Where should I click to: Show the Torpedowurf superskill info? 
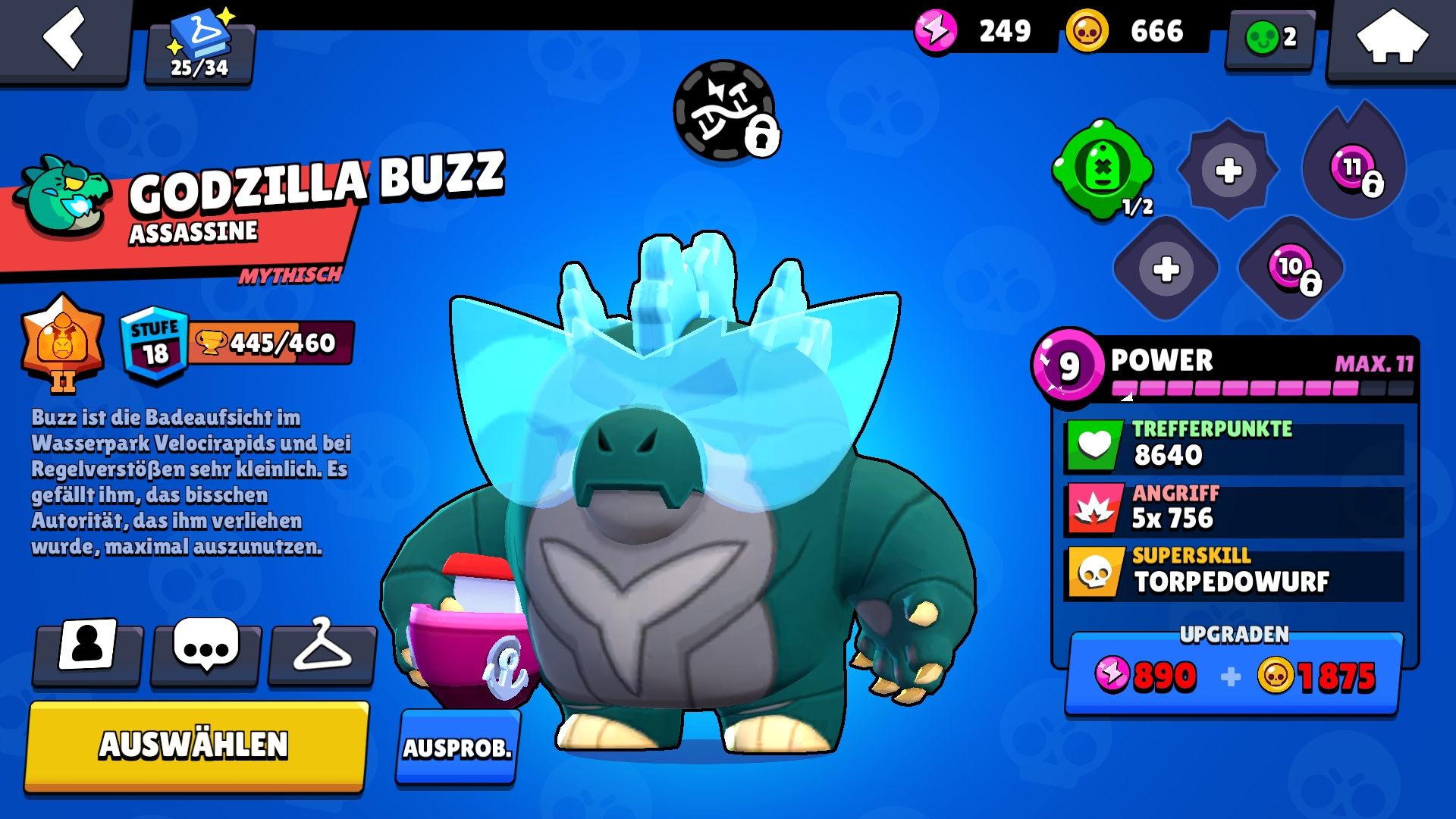click(x=1234, y=572)
